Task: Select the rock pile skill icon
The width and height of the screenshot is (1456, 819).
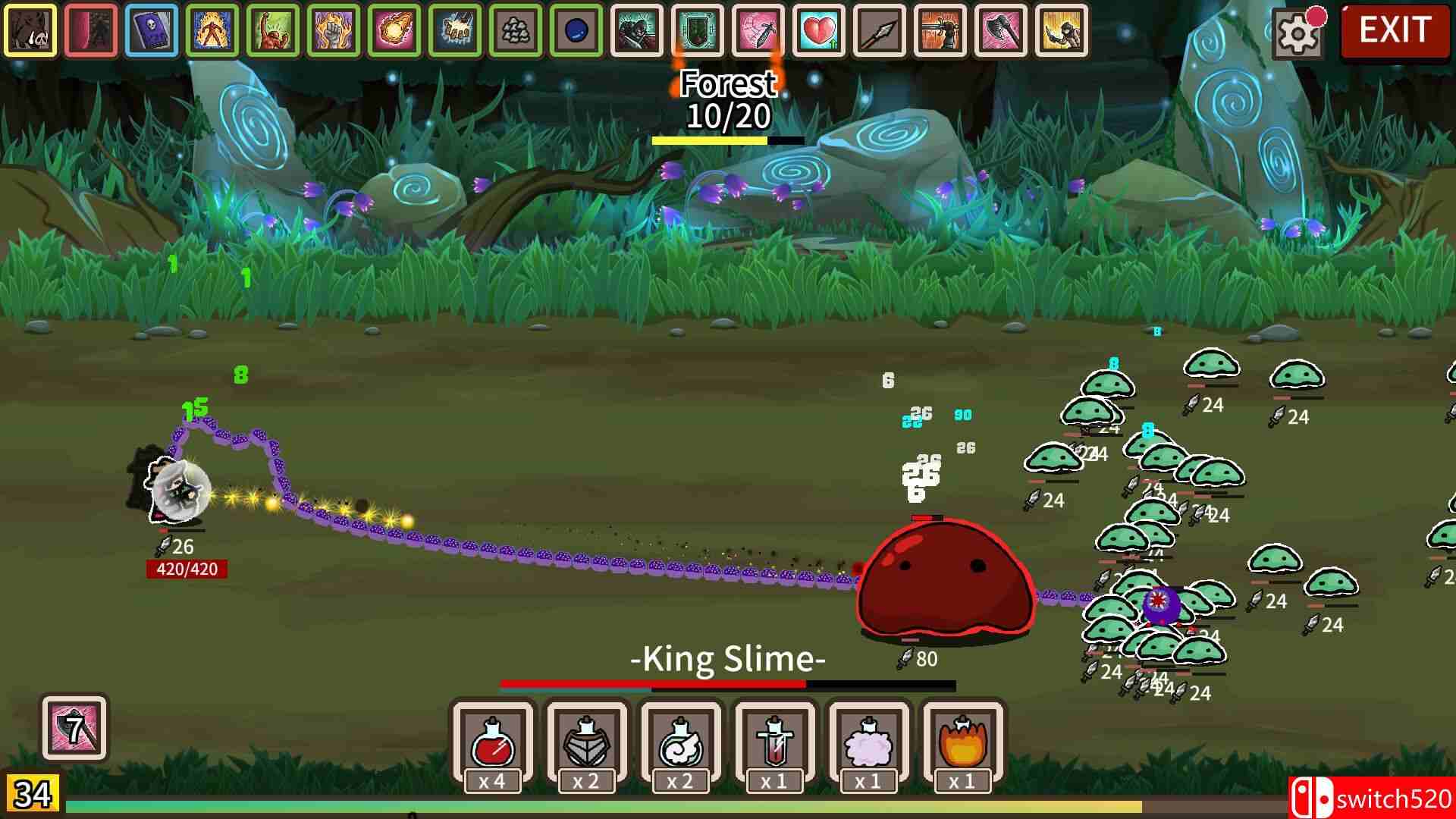Action: click(516, 31)
